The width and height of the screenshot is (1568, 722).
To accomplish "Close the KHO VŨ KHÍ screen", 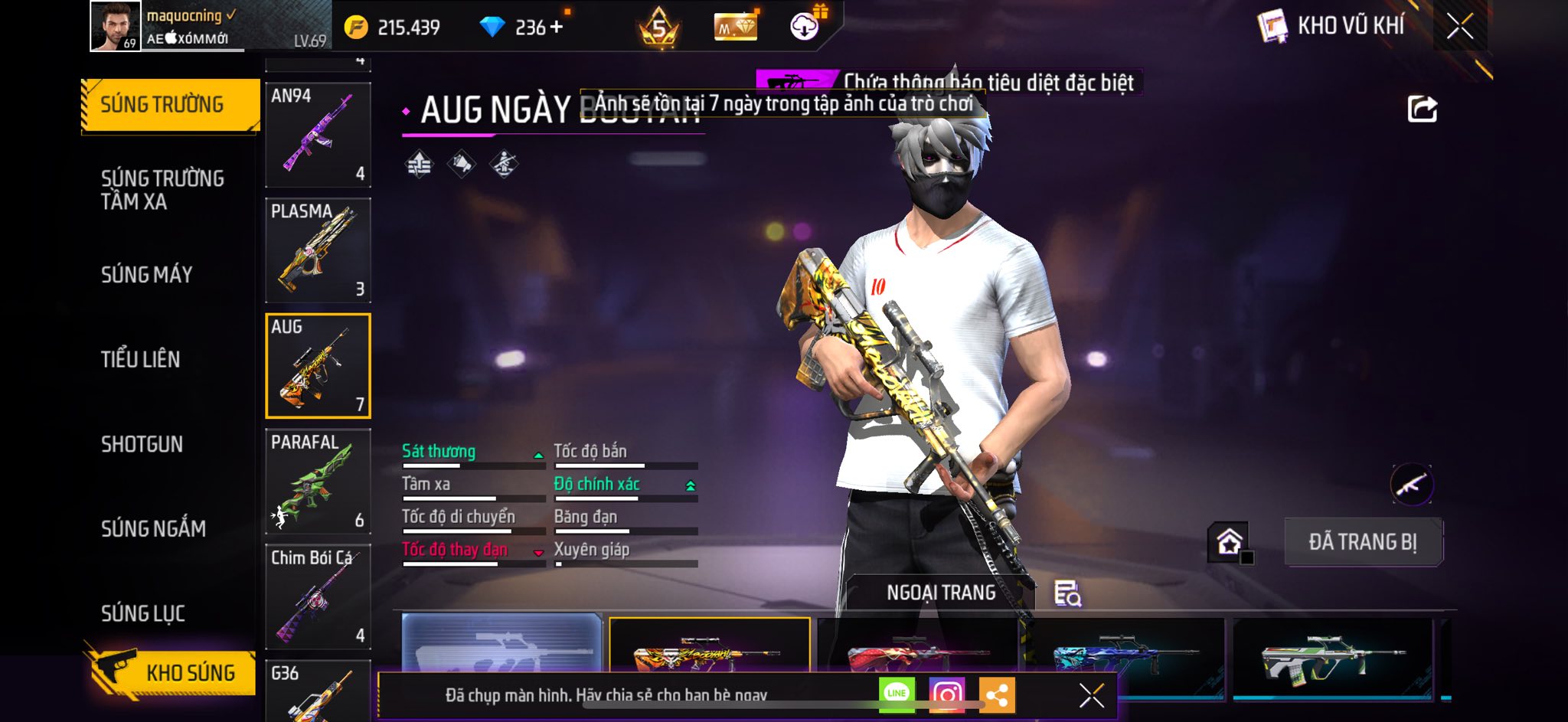I will click(x=1459, y=27).
